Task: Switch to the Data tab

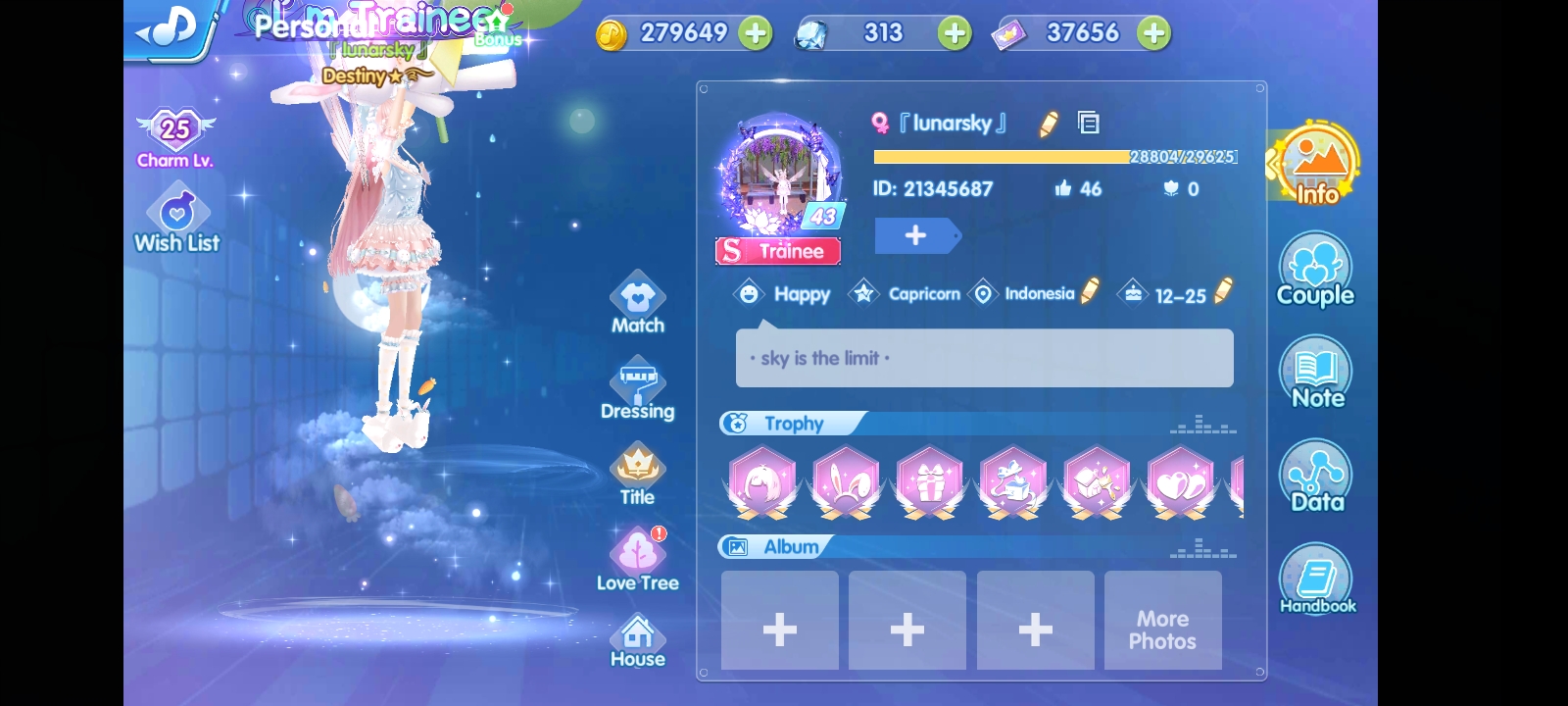Action: click(x=1316, y=478)
